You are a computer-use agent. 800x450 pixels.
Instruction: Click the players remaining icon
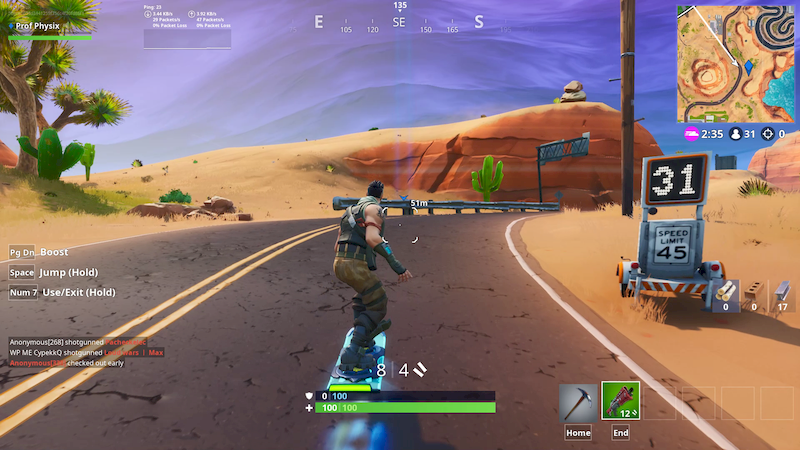tap(736, 133)
